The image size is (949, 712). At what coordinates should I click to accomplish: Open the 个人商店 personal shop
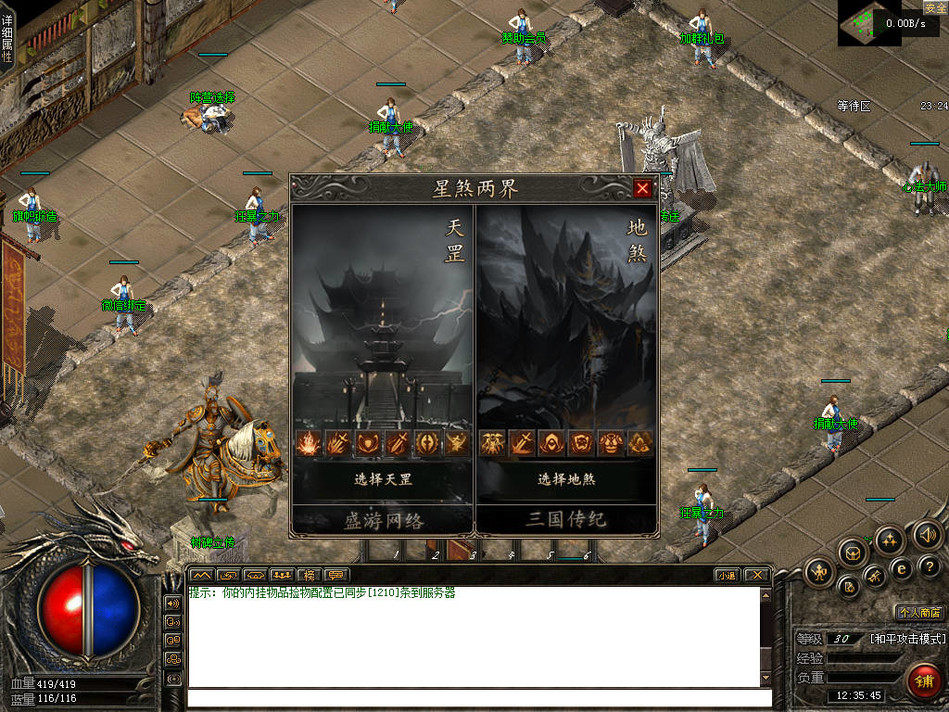tap(919, 612)
